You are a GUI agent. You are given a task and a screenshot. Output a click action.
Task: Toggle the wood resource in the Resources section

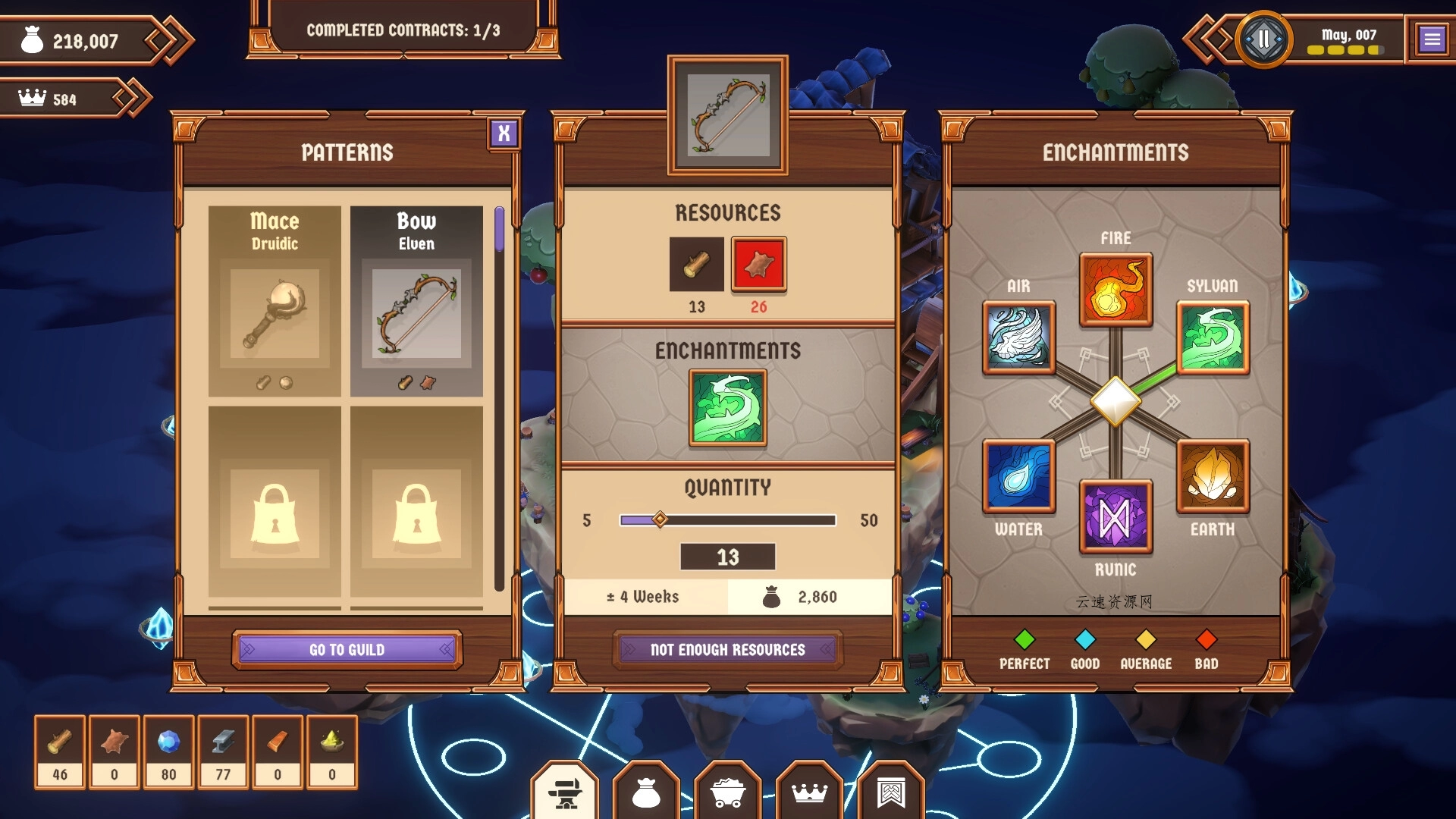coord(695,265)
